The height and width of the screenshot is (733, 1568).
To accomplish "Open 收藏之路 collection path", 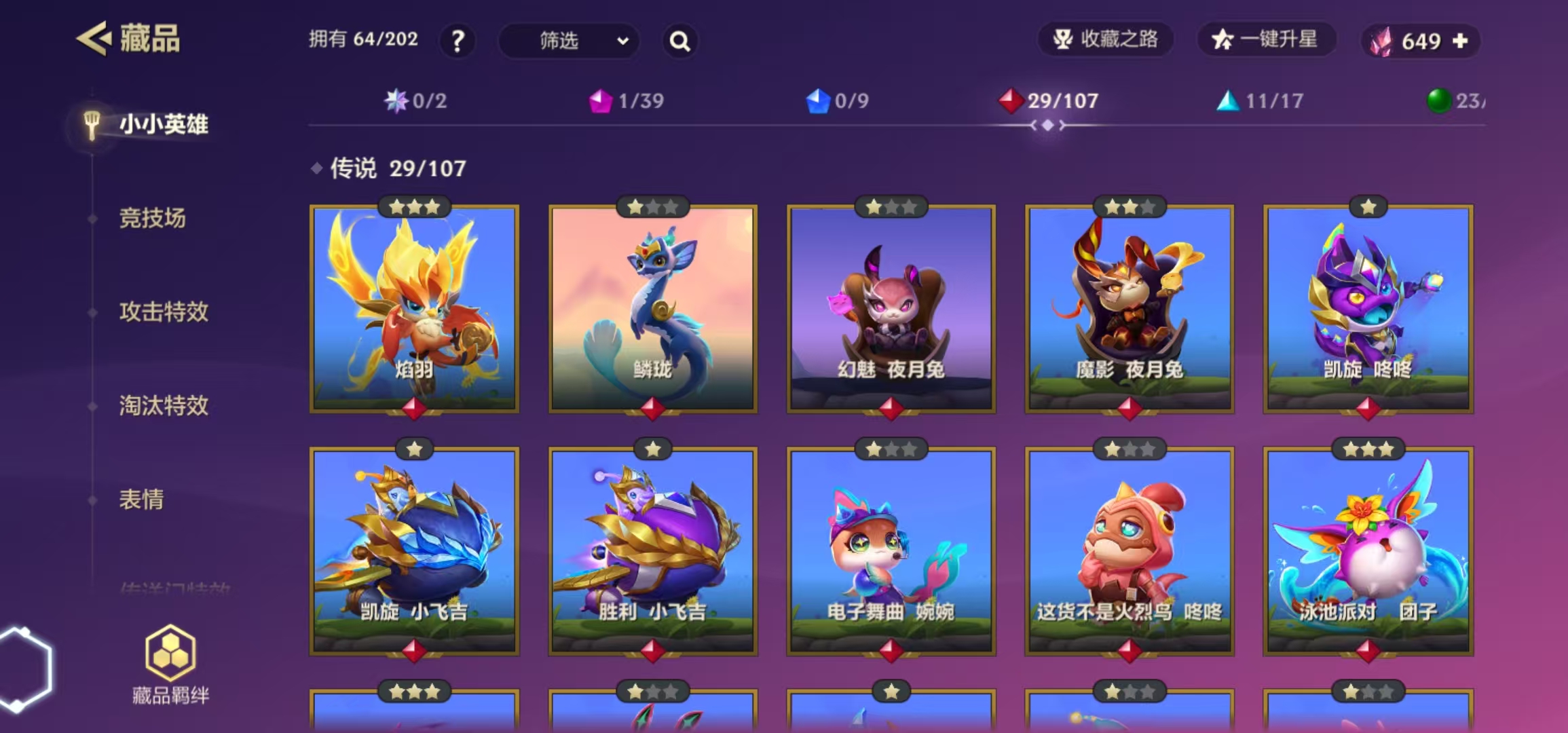I will pyautogui.click(x=1106, y=39).
